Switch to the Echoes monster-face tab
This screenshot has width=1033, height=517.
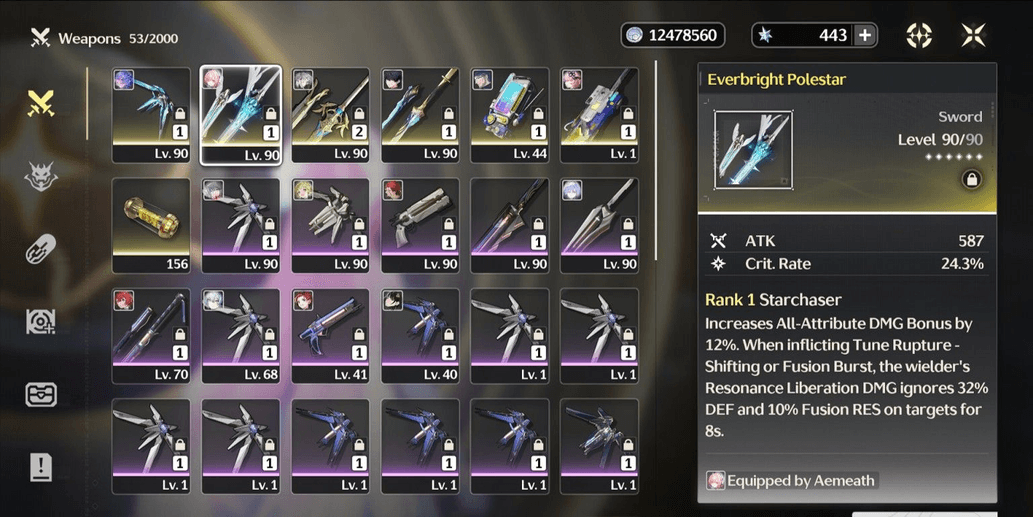(41, 175)
